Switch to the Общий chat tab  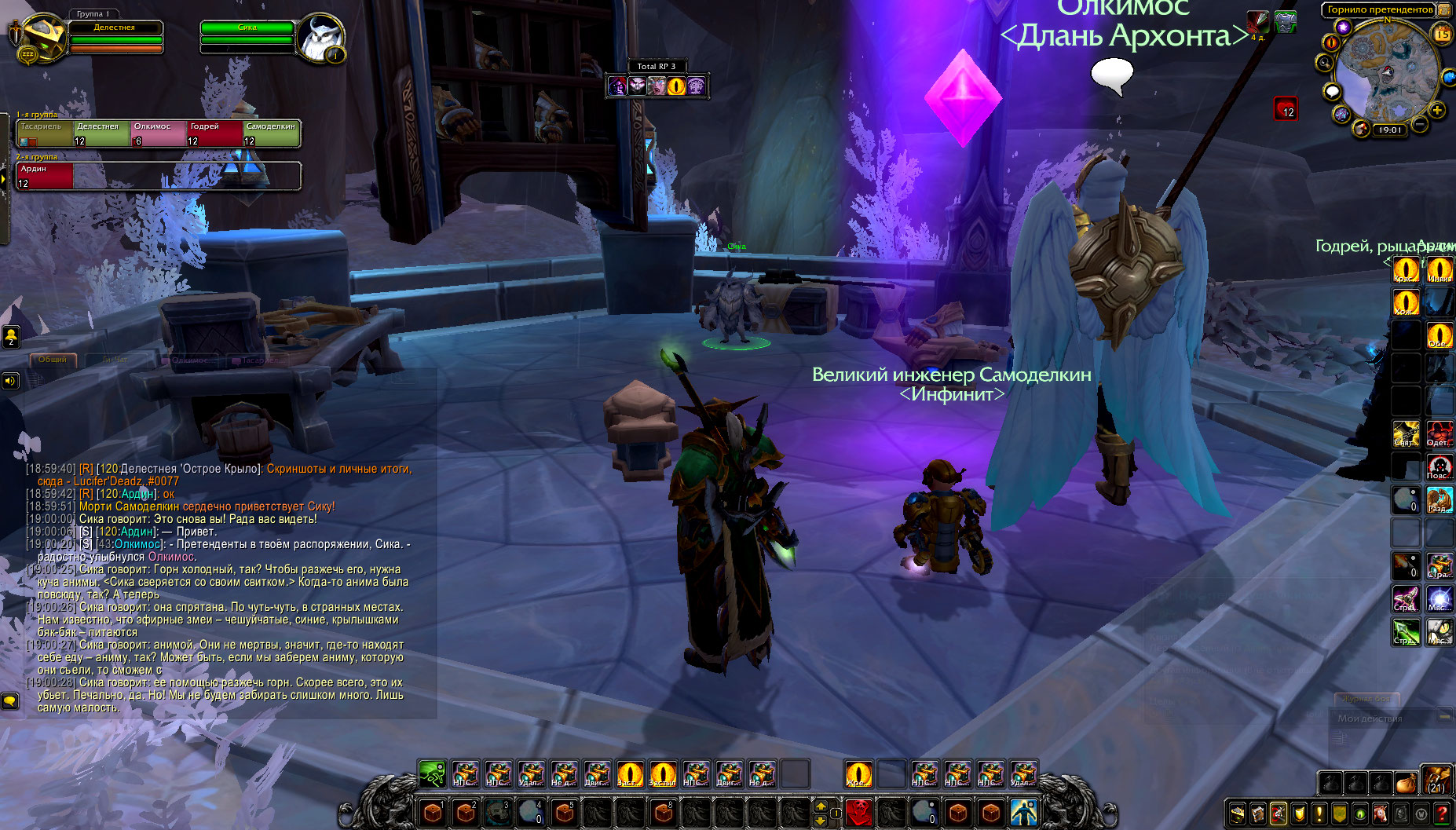tap(53, 360)
